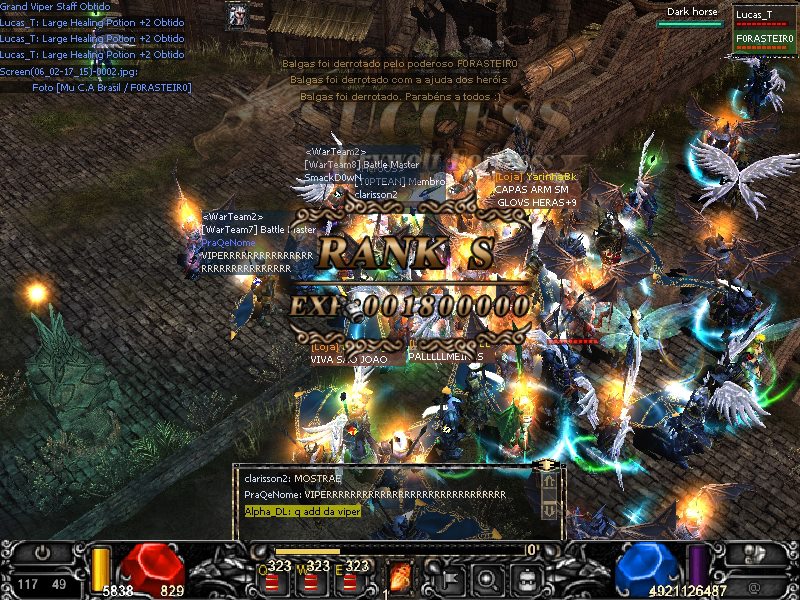Viewport: 800px width, 600px height.
Task: Select party member F0RASTEIR0
Action: tap(764, 39)
